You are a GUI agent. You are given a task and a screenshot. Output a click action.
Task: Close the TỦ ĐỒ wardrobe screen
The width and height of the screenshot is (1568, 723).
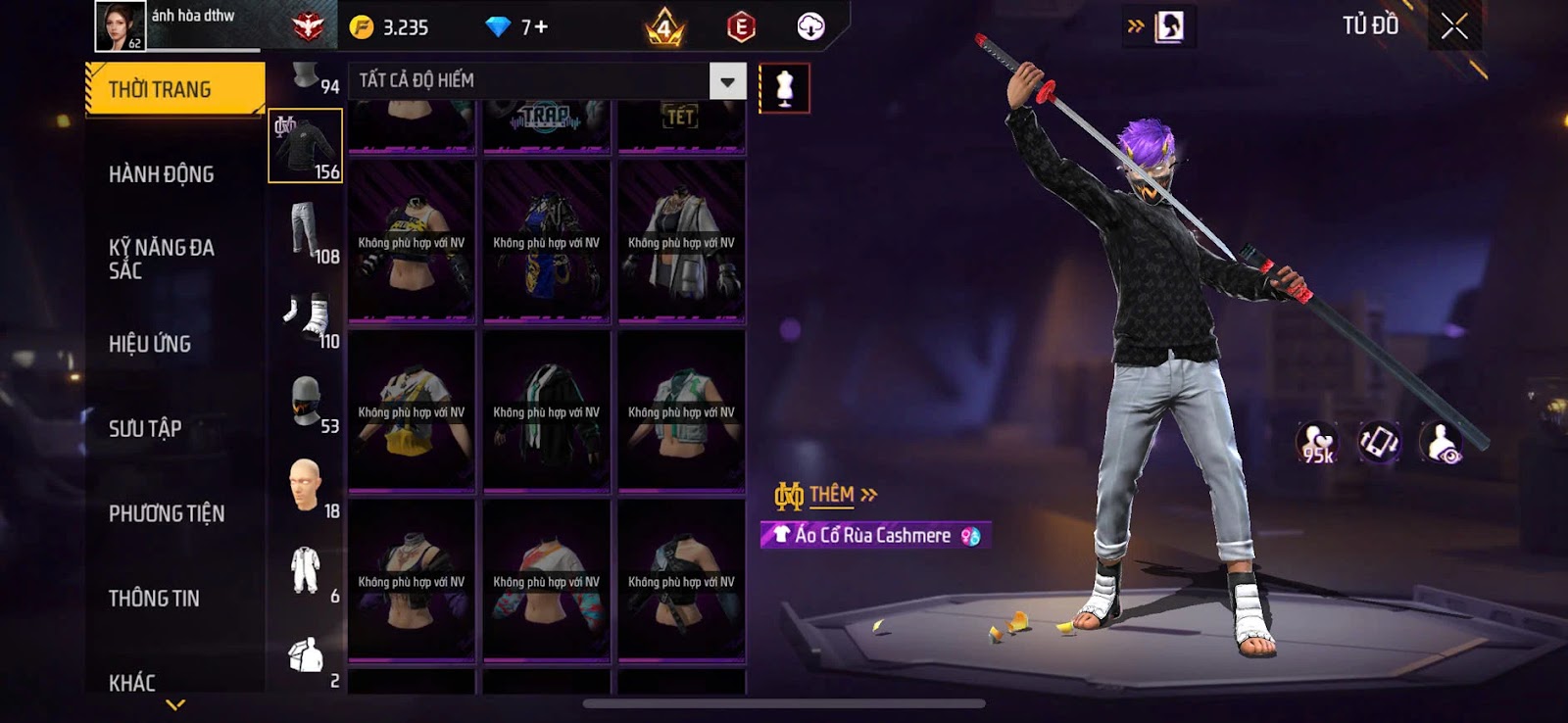pos(1454,26)
